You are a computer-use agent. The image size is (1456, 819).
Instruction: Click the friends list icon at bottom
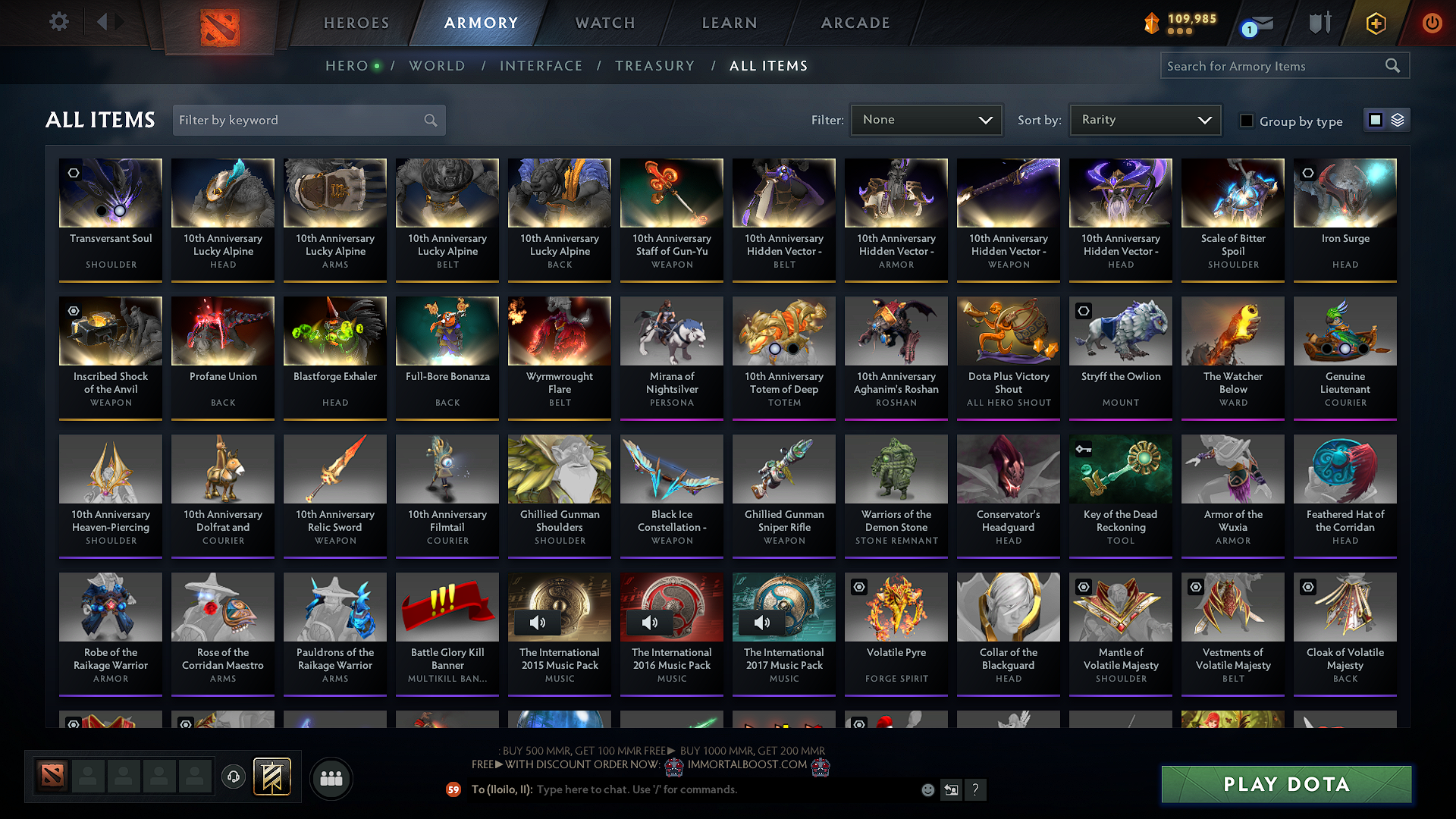[x=331, y=777]
